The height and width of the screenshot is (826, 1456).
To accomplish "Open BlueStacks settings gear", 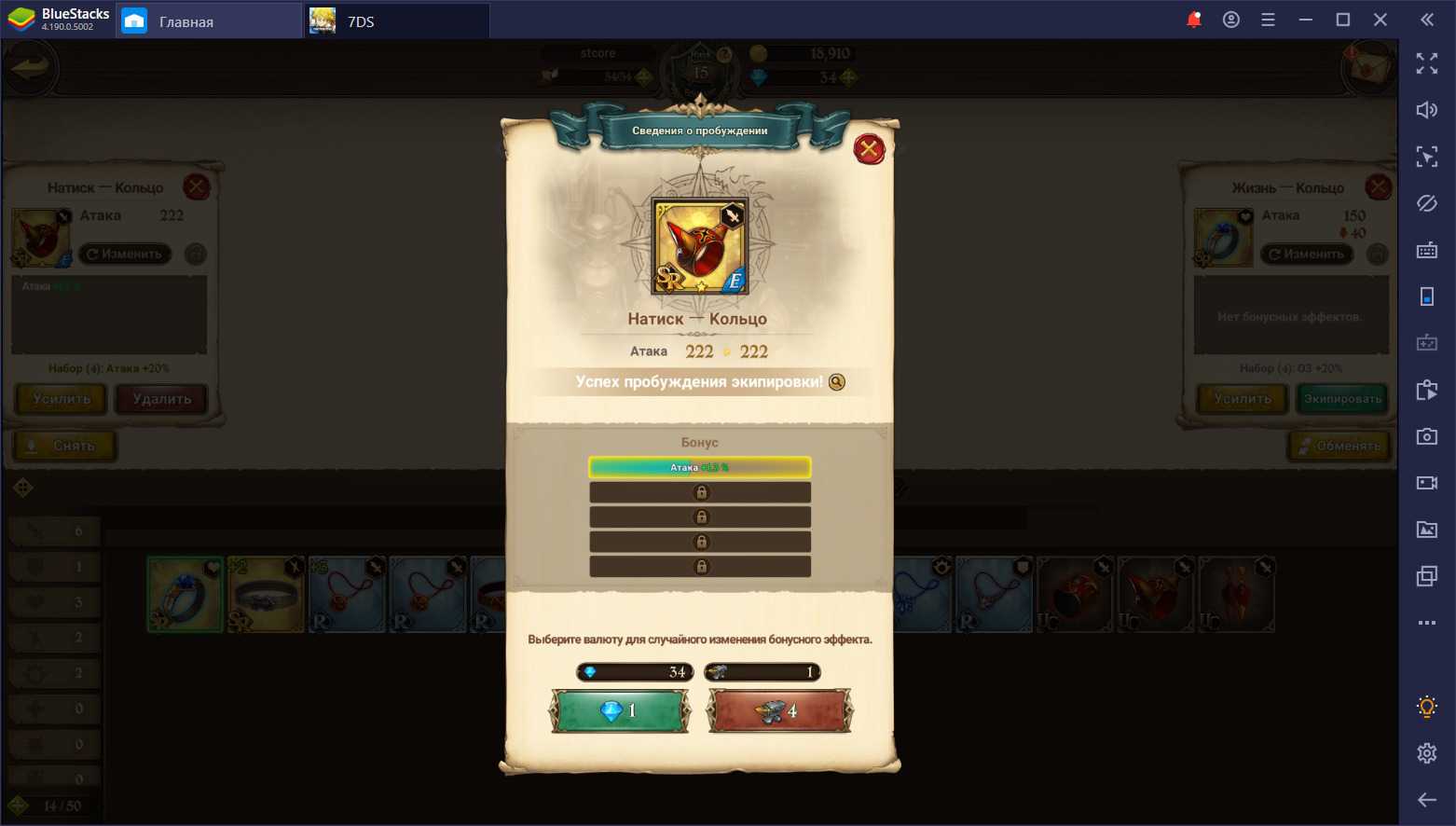I will pyautogui.click(x=1426, y=753).
